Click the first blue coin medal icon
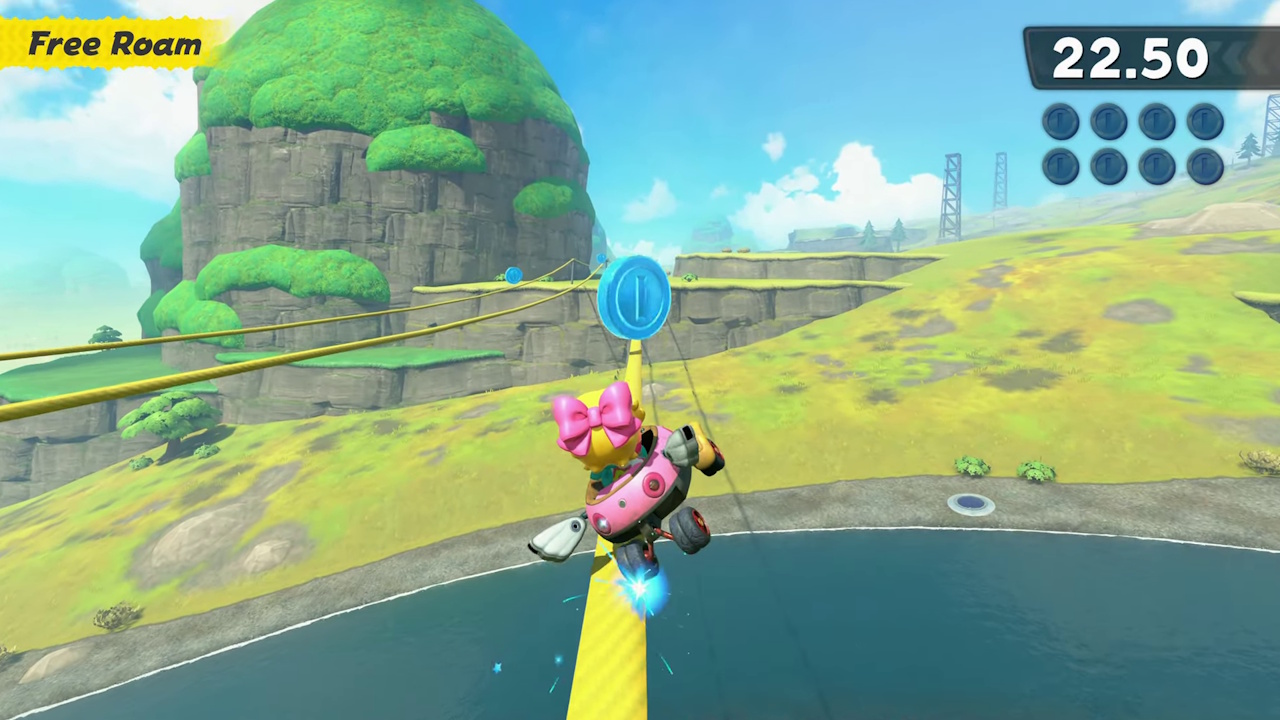 tap(1060, 121)
